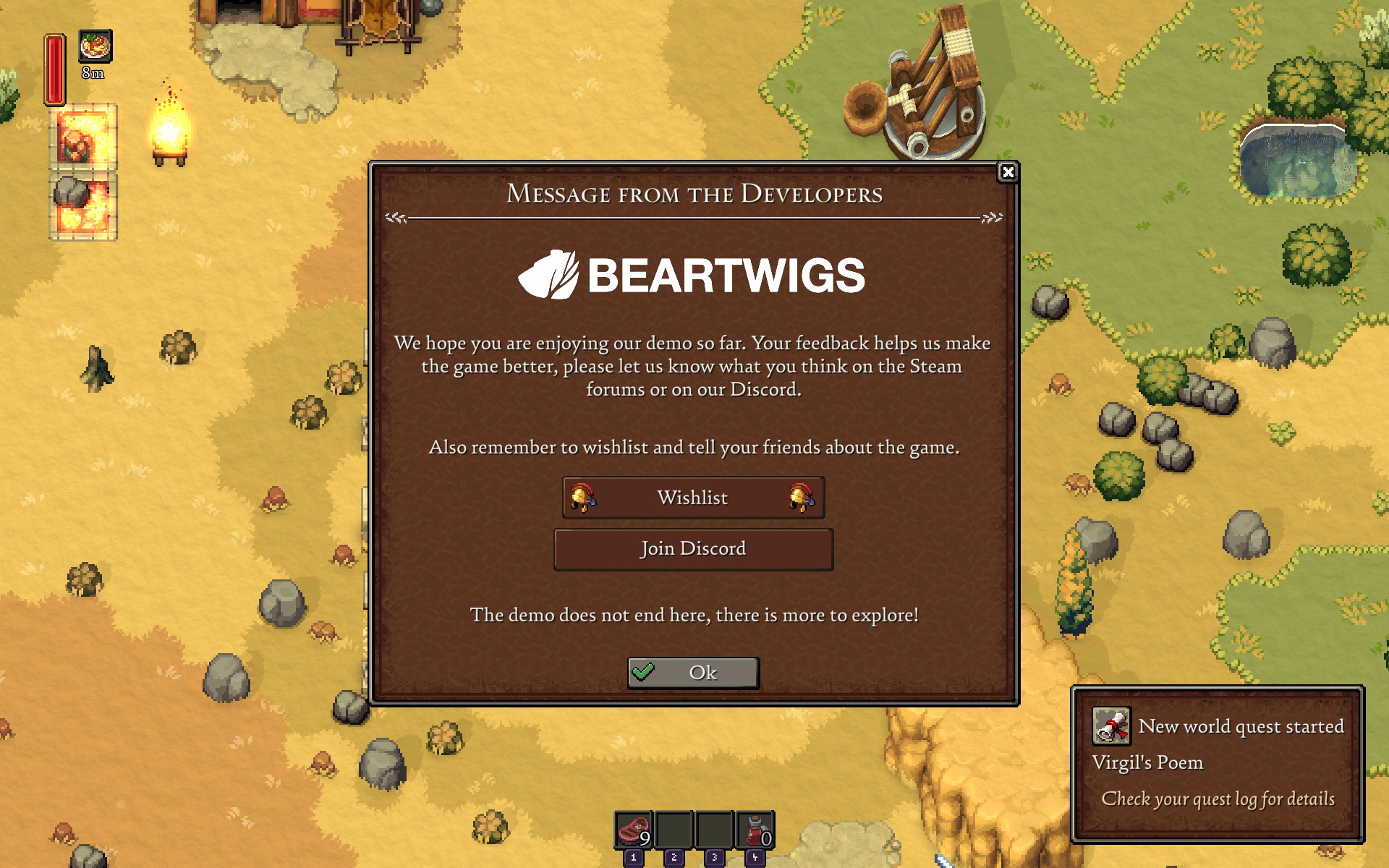Join Discord from the developer message
The height and width of the screenshot is (868, 1389).
tap(693, 549)
